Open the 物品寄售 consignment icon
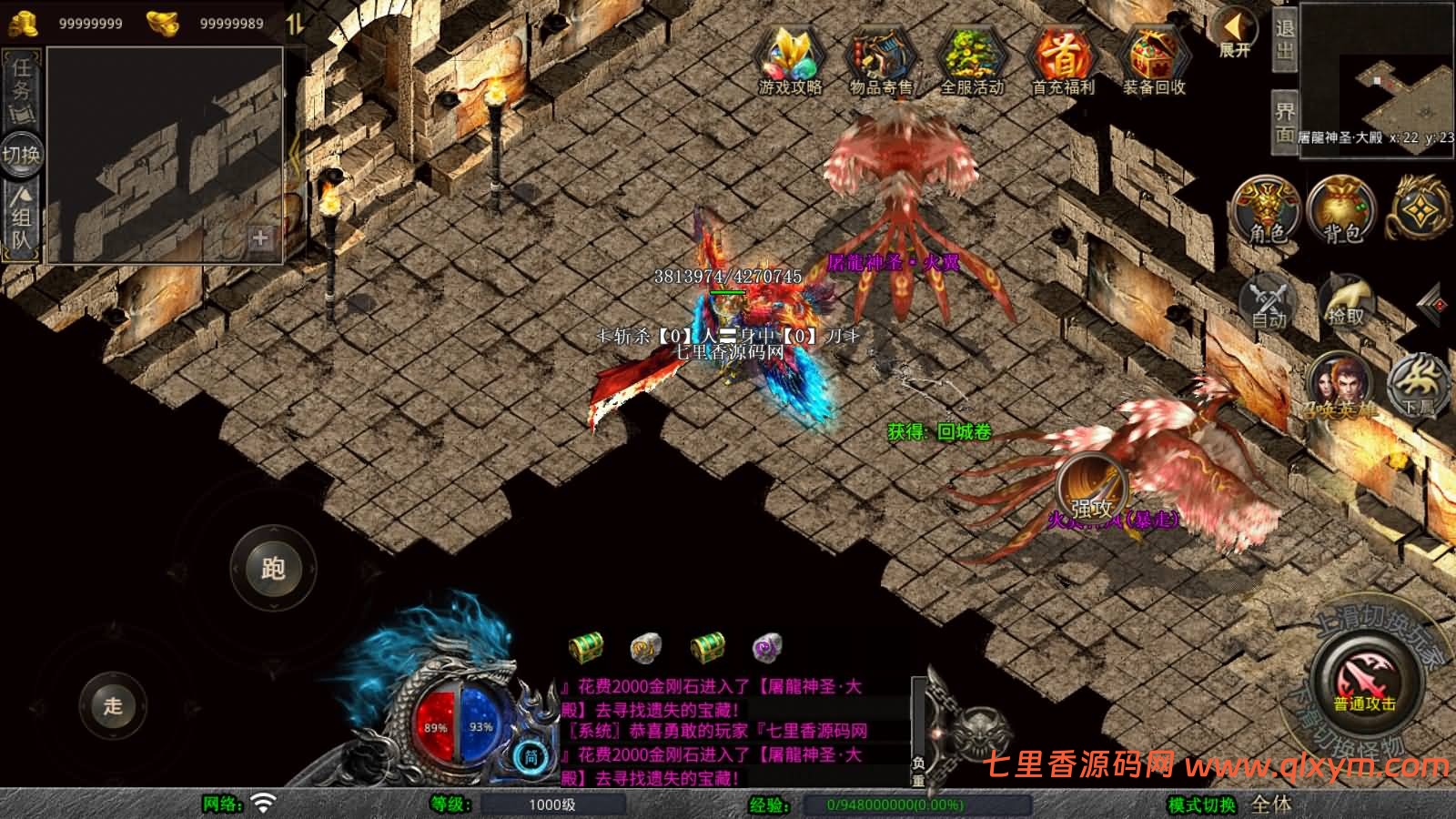The width and height of the screenshot is (1456, 819). click(x=881, y=59)
